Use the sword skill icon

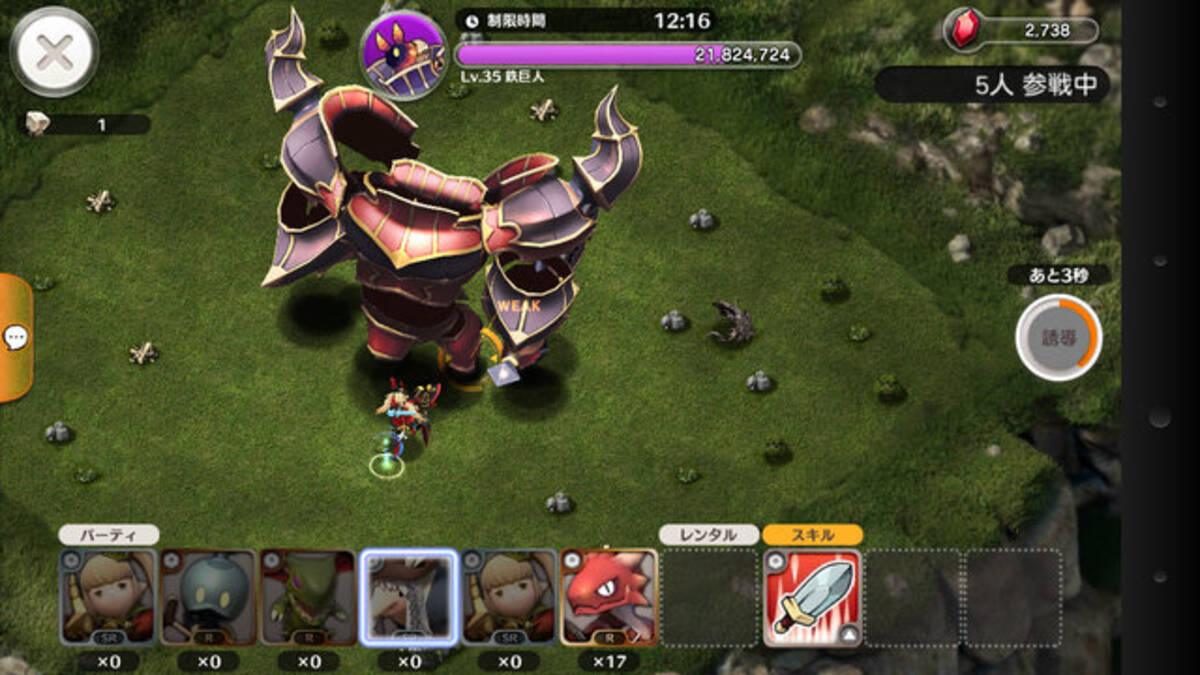[x=812, y=597]
